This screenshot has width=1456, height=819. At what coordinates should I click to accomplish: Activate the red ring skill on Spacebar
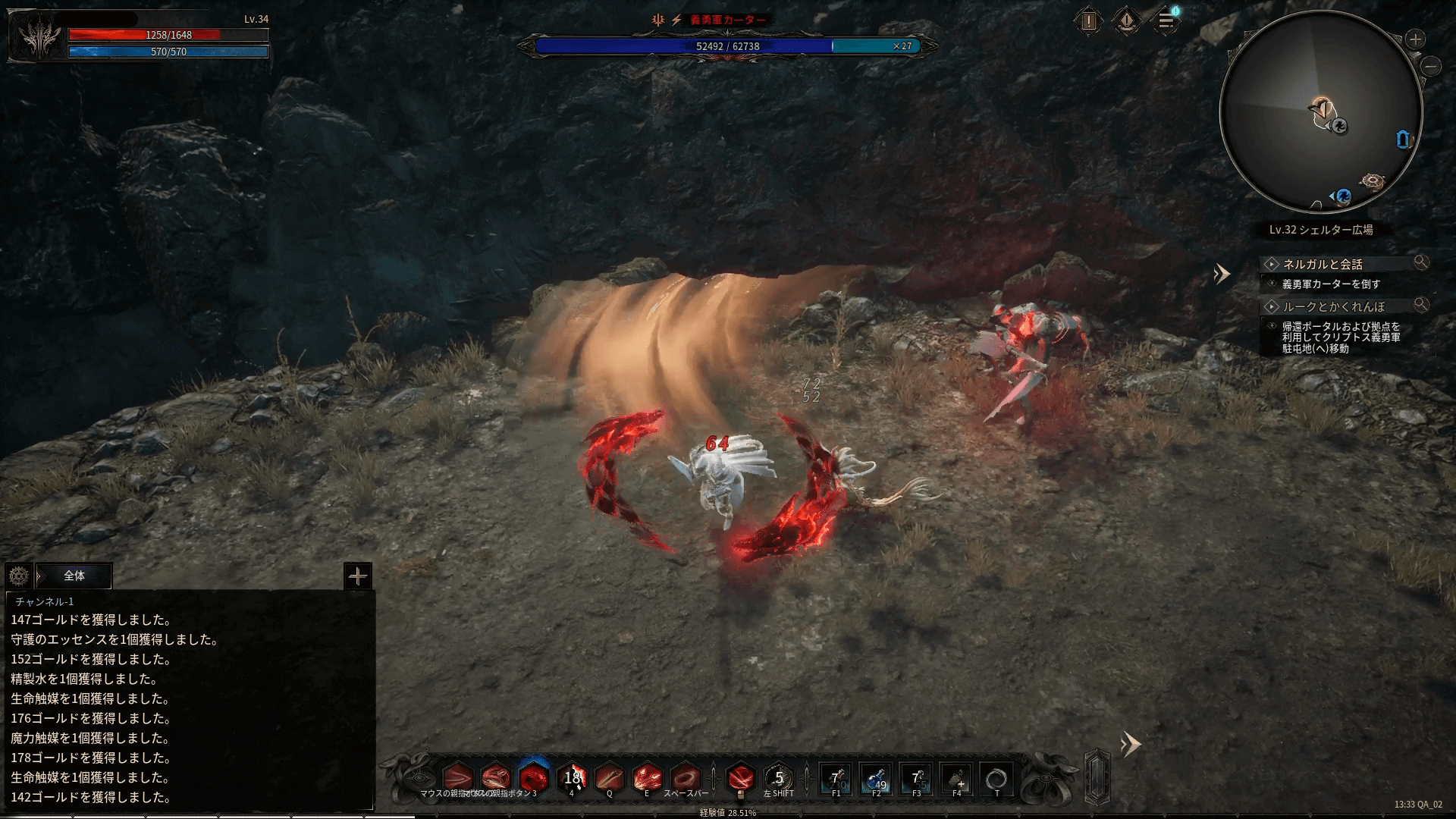[x=686, y=779]
